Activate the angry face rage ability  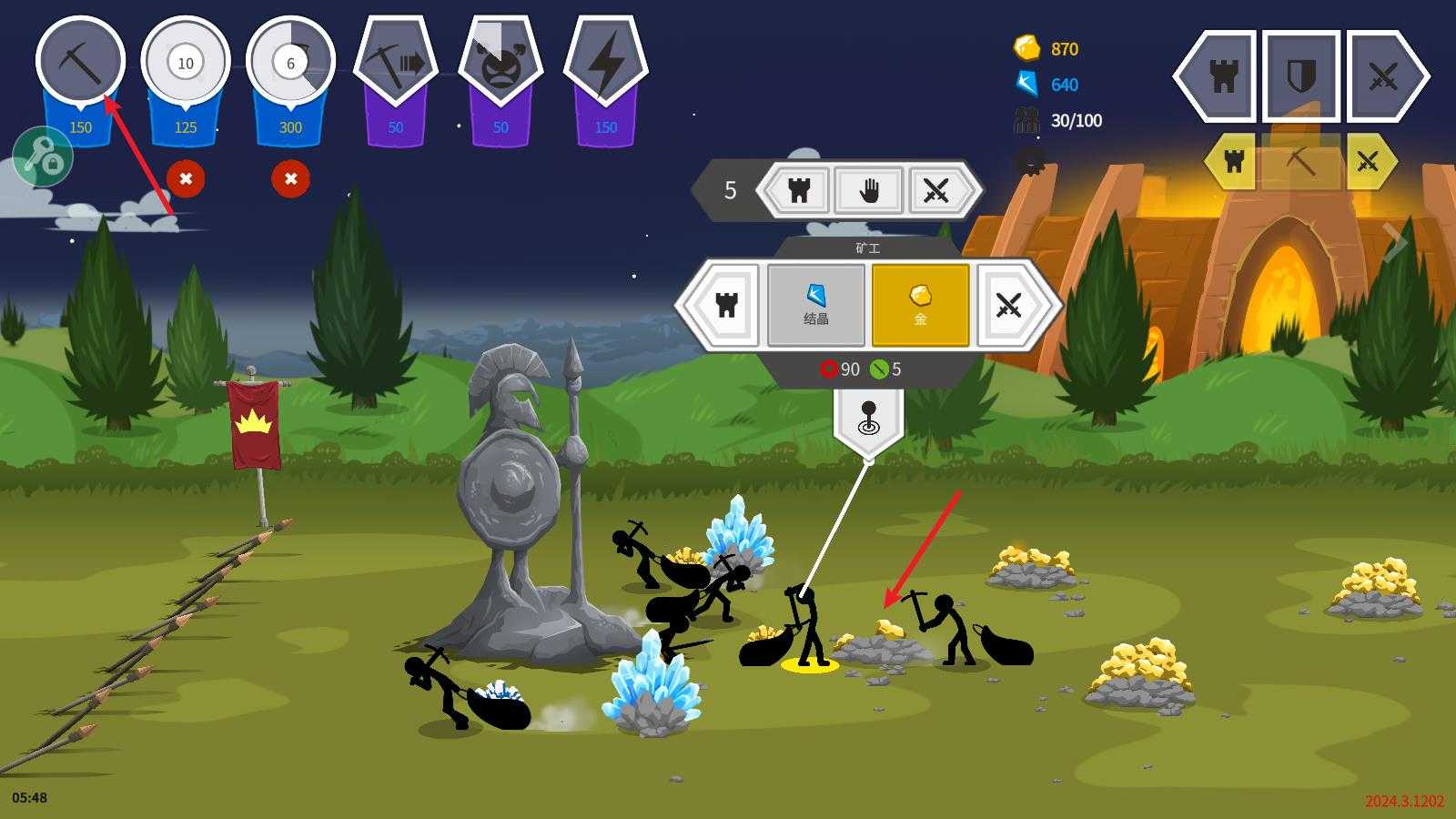point(500,62)
